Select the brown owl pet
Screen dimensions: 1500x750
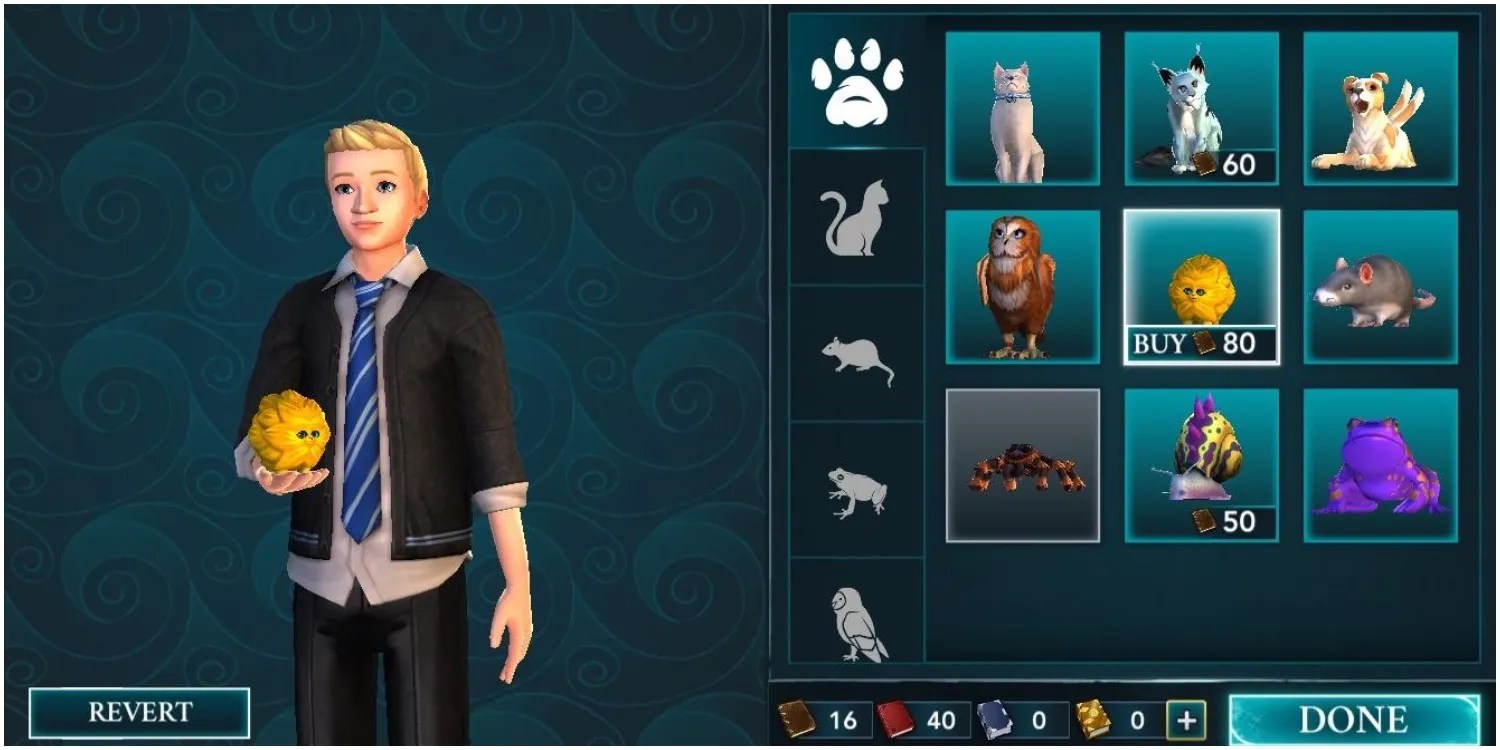1022,285
